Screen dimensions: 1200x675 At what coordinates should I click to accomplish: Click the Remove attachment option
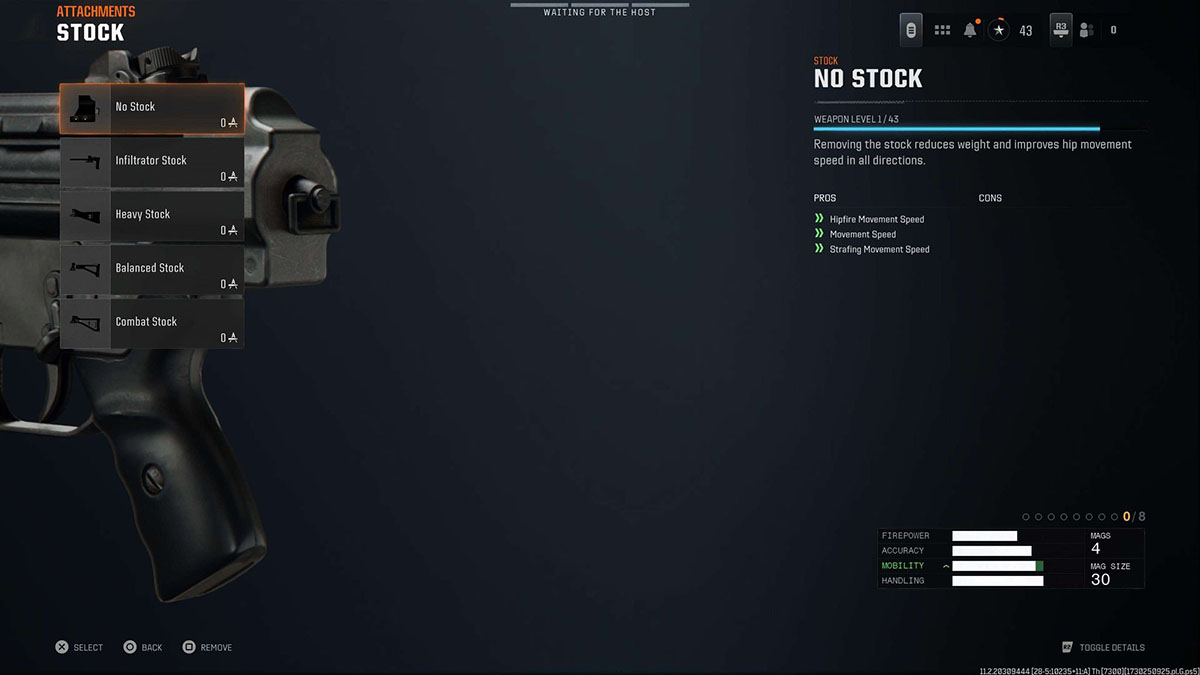click(x=207, y=648)
